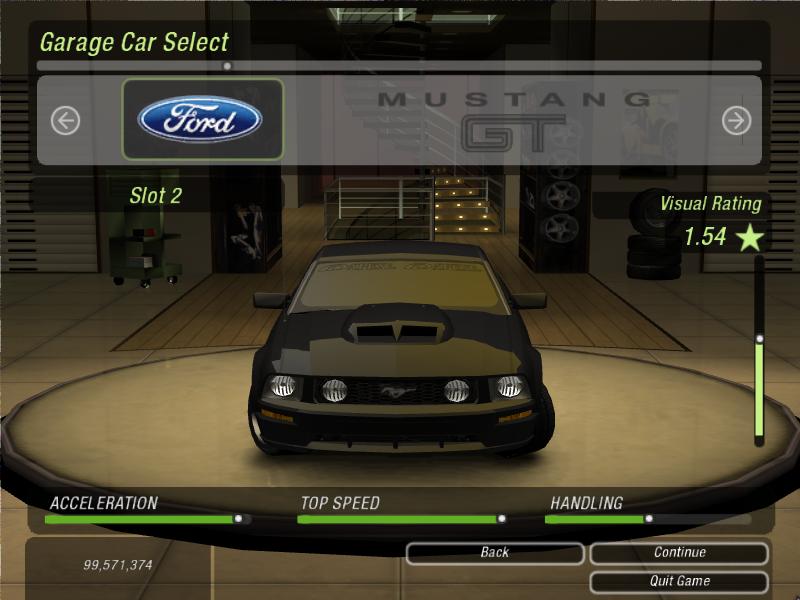Image resolution: width=800 pixels, height=600 pixels.
Task: Go to the previous car with left arrow
Action: click(x=65, y=121)
